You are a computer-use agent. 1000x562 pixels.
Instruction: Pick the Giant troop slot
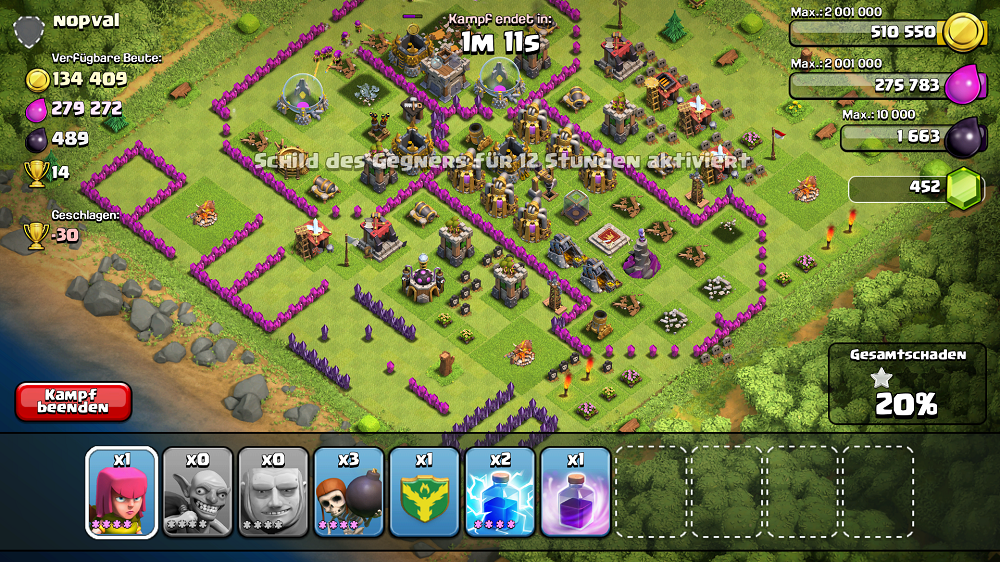(x=273, y=492)
